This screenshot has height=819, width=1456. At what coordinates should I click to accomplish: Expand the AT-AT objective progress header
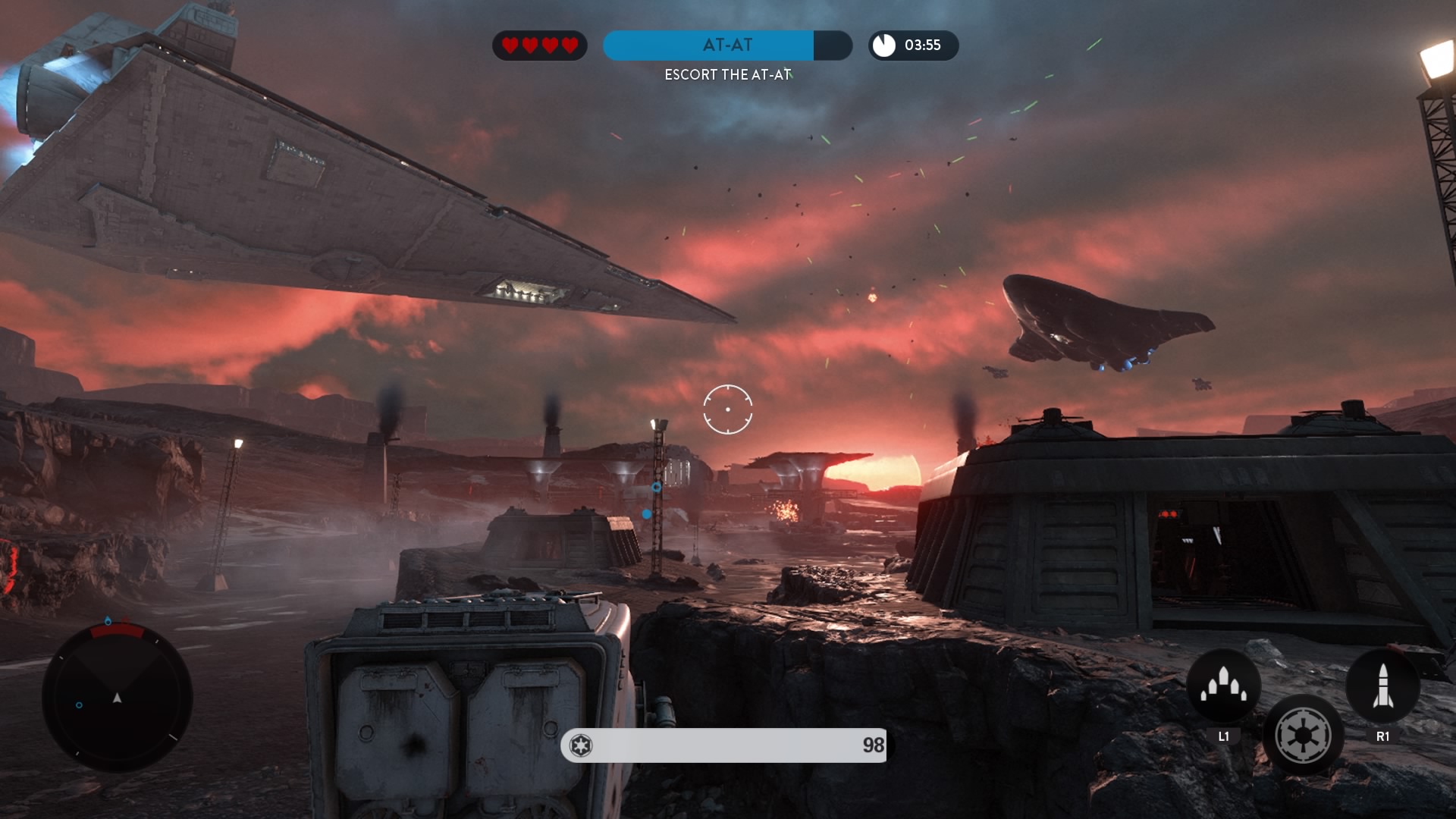(726, 45)
